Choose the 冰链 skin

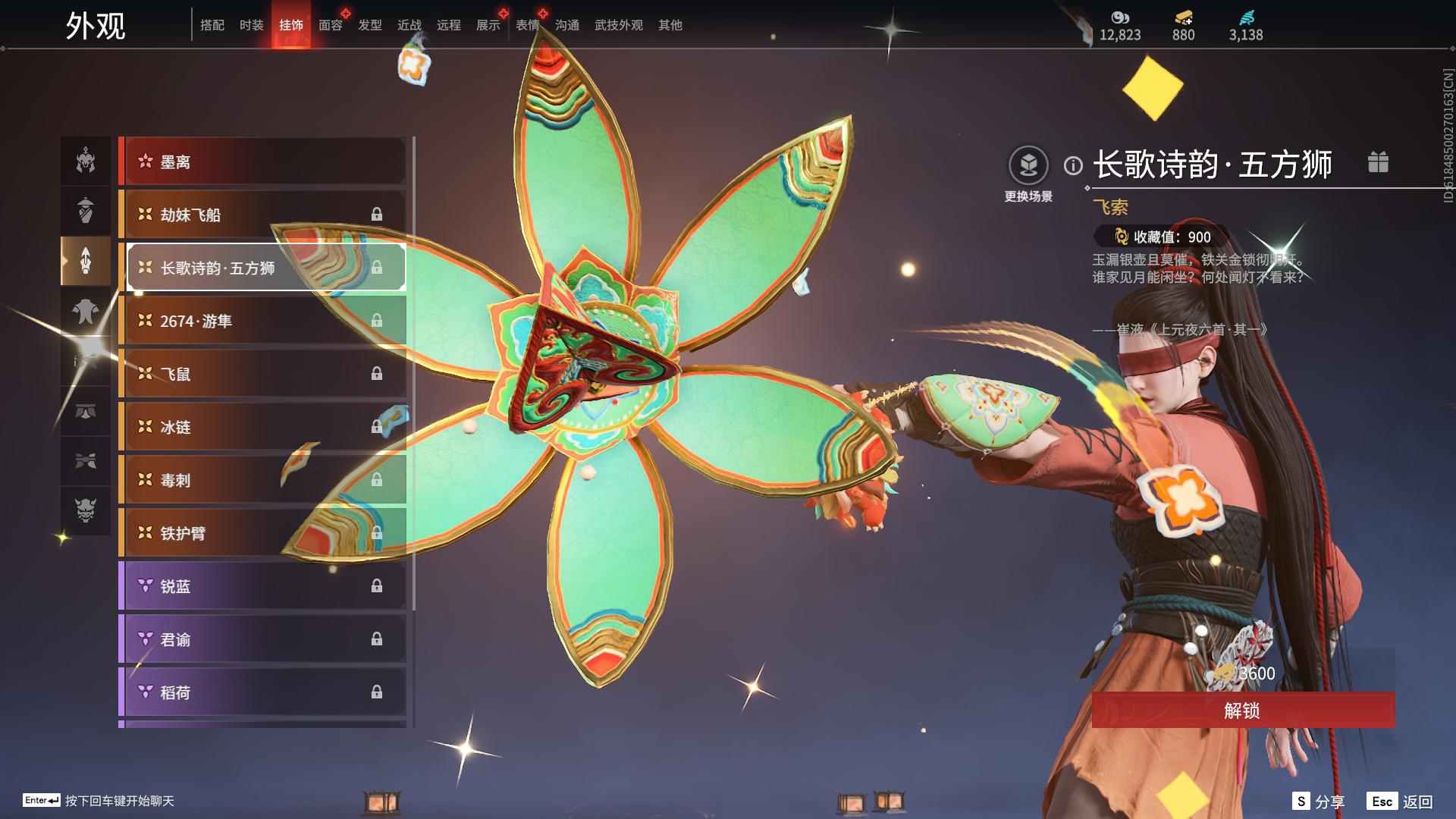[x=262, y=427]
